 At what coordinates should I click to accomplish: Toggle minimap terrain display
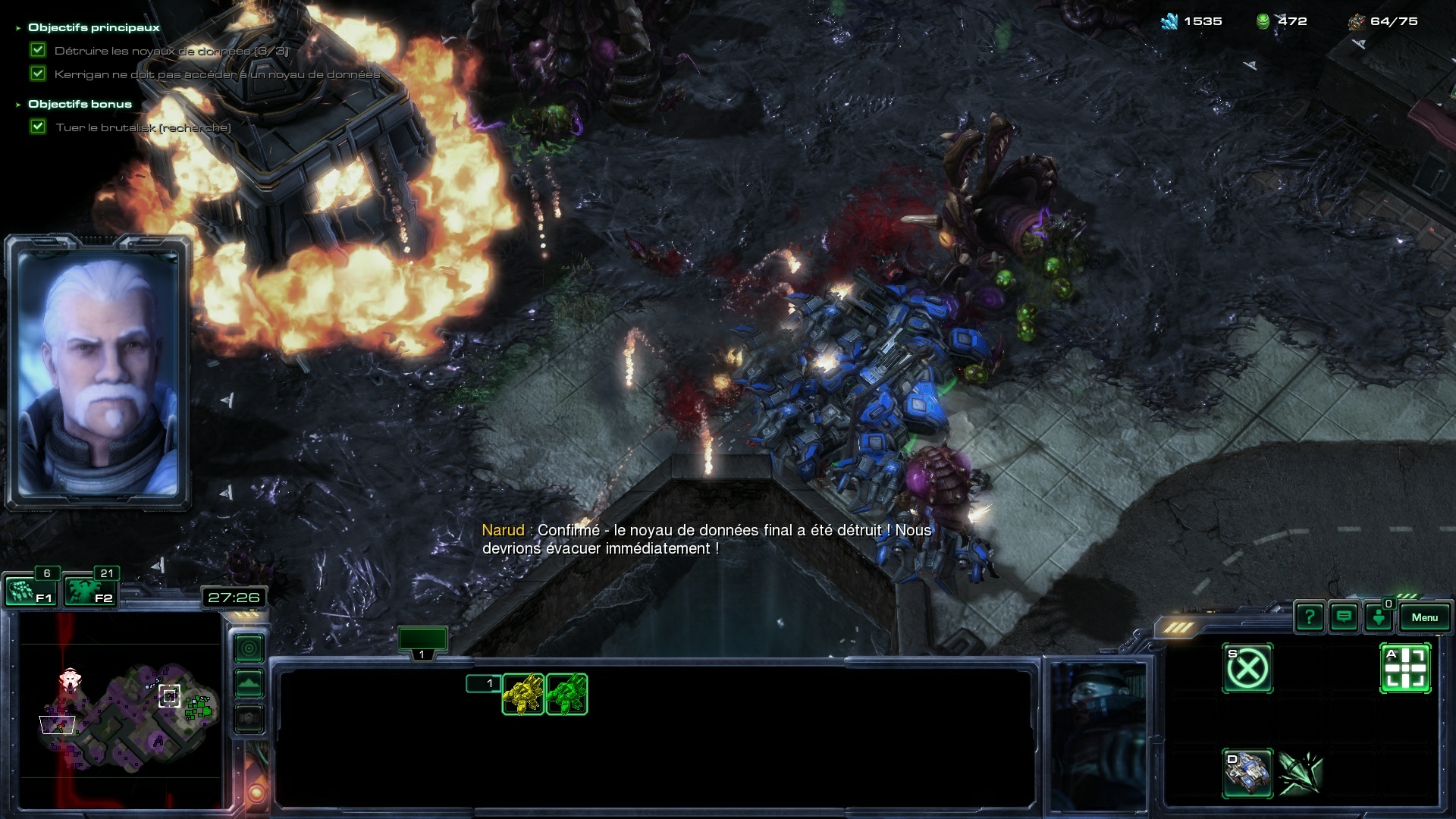coord(249,683)
